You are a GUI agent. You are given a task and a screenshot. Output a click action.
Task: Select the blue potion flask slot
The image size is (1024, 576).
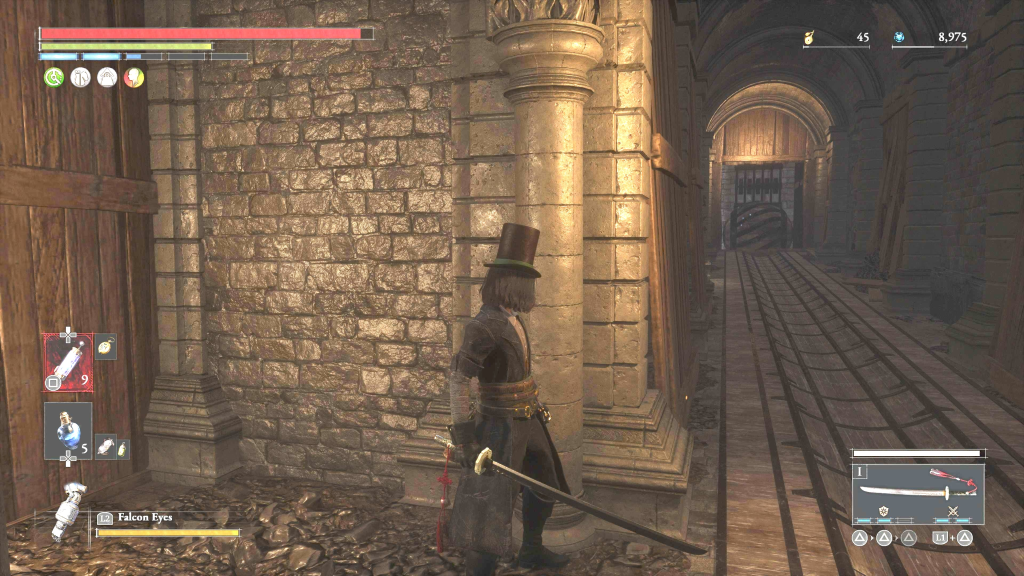tap(68, 429)
